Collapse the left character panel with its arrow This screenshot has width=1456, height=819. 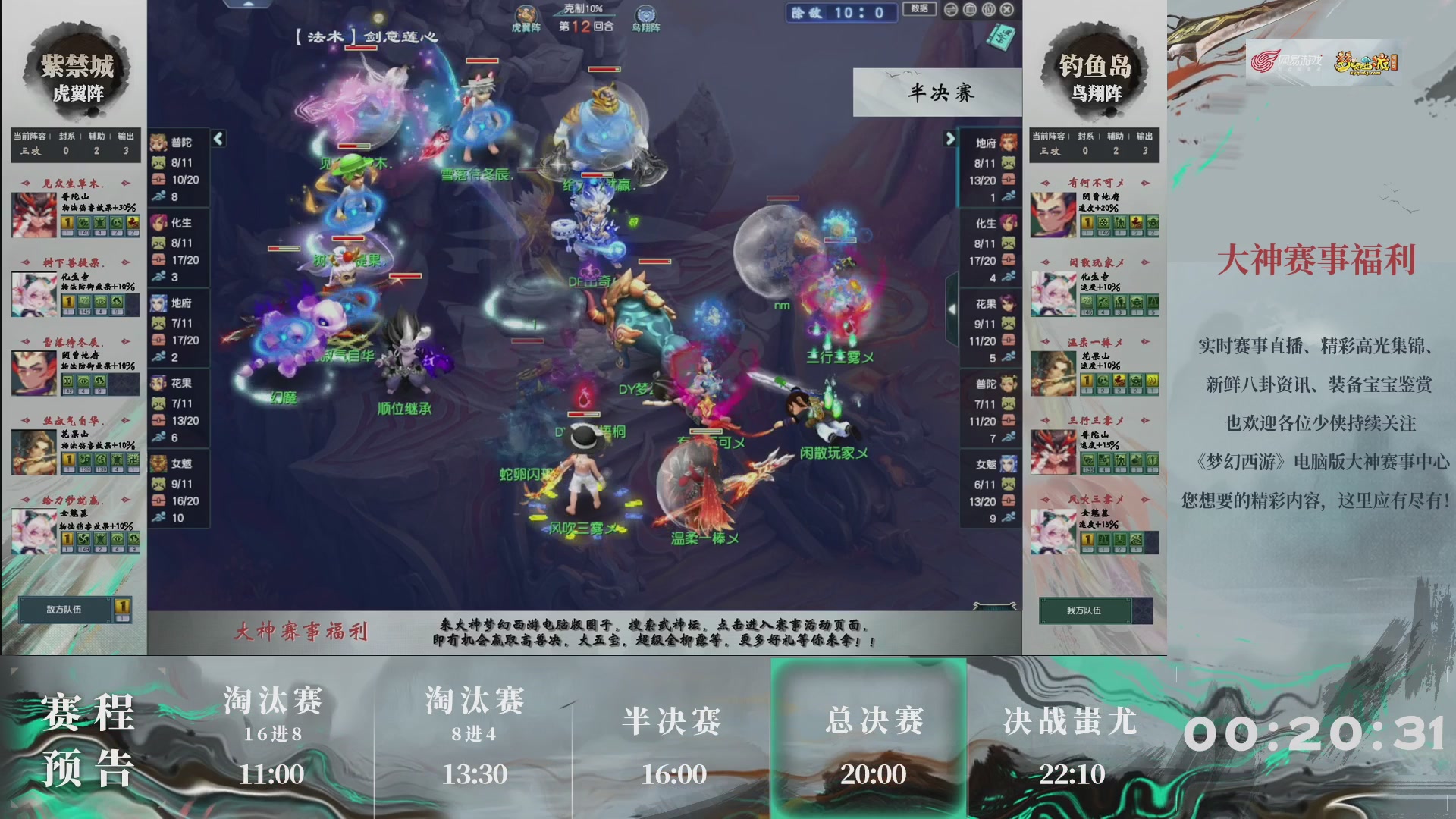tap(218, 139)
